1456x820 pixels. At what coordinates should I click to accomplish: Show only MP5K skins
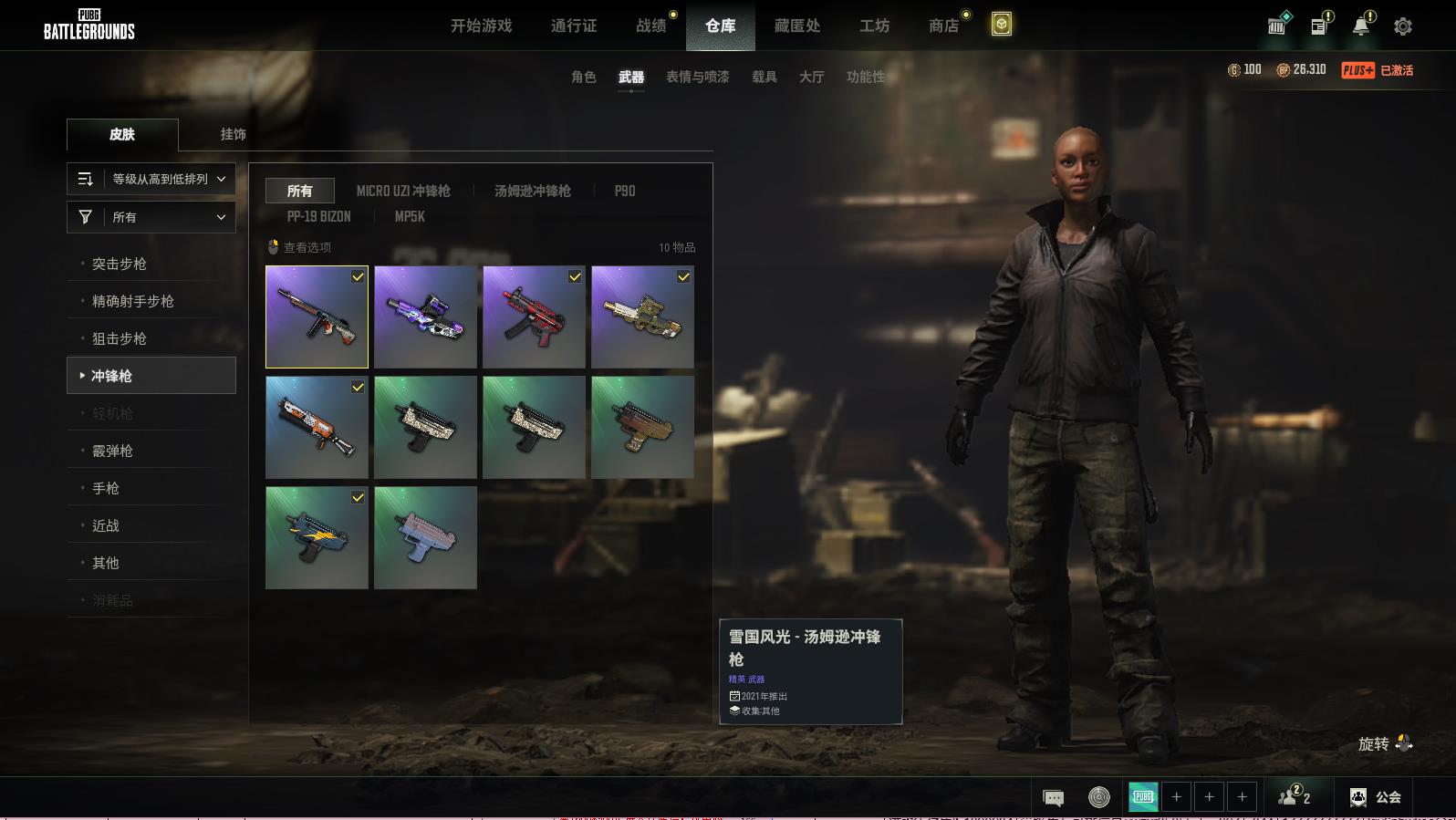[x=410, y=216]
